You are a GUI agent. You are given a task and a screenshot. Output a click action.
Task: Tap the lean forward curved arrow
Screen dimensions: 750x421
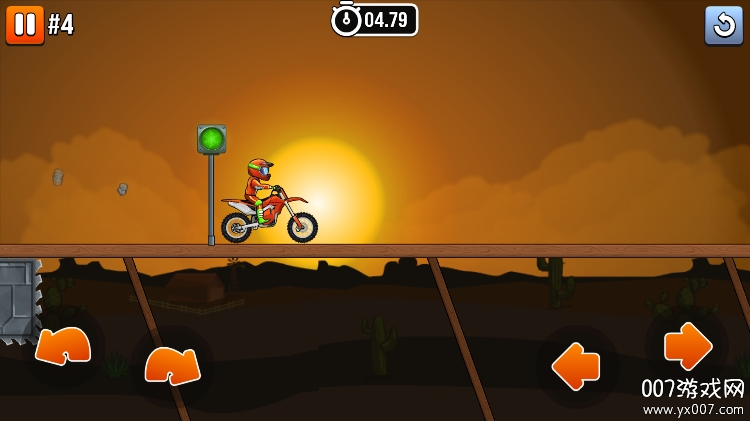click(x=172, y=364)
